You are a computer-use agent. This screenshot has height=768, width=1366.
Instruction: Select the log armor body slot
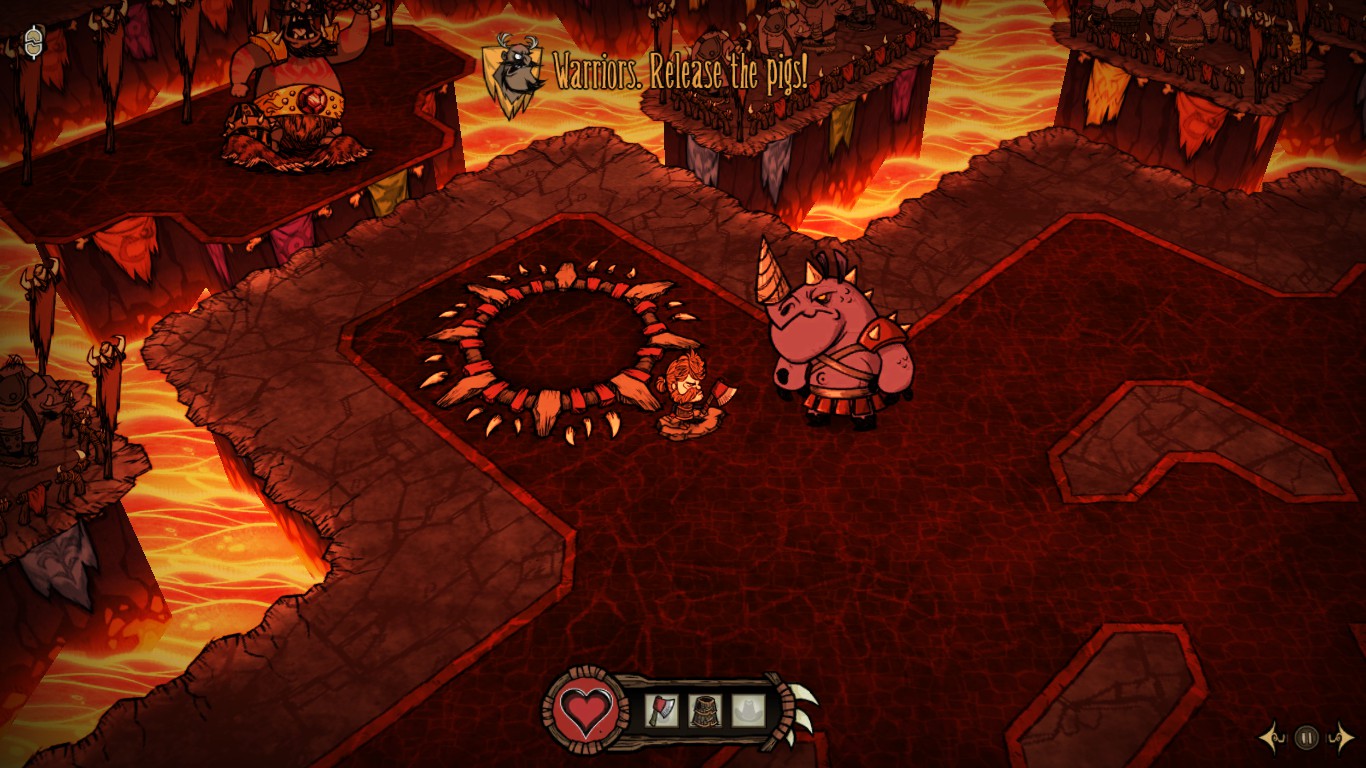coord(705,711)
